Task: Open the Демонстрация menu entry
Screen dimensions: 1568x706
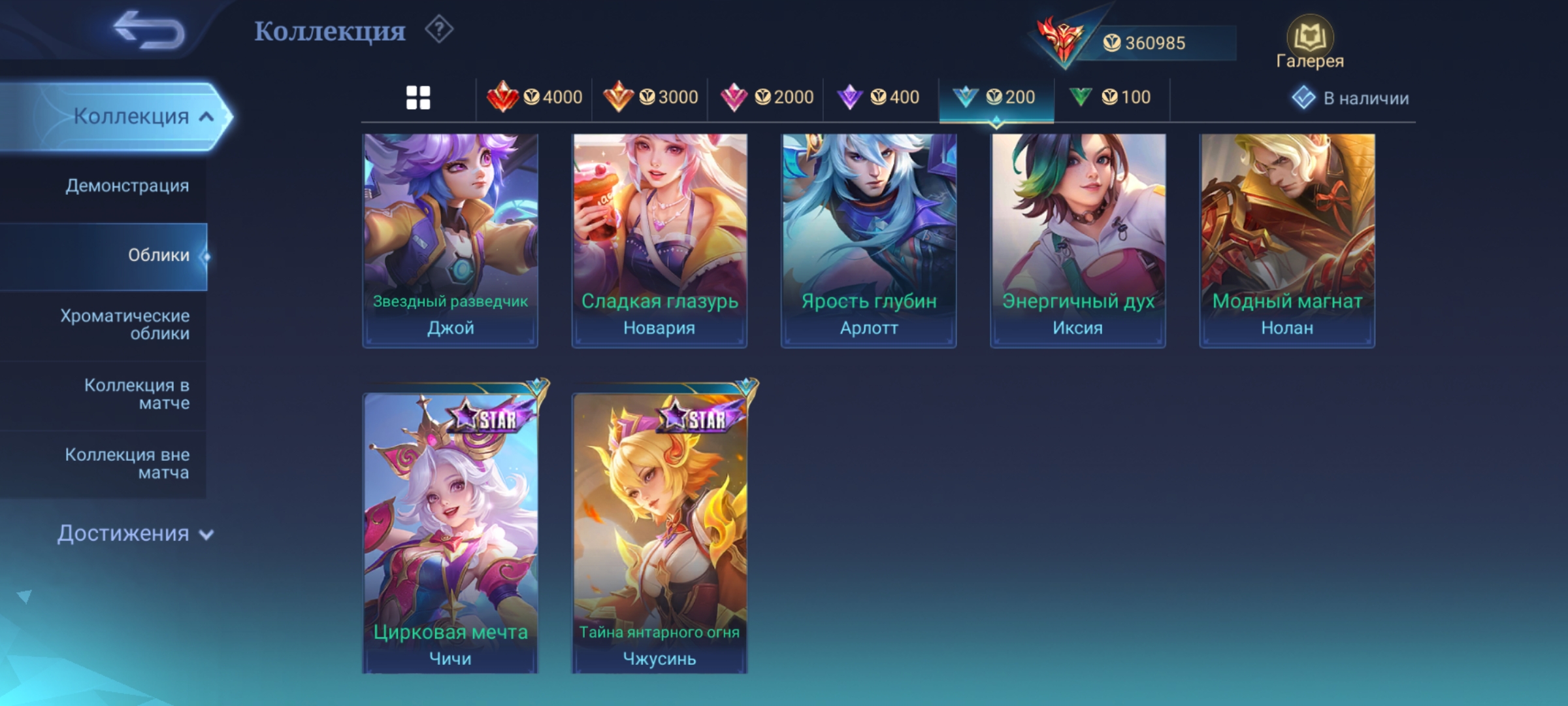Action: tap(127, 186)
